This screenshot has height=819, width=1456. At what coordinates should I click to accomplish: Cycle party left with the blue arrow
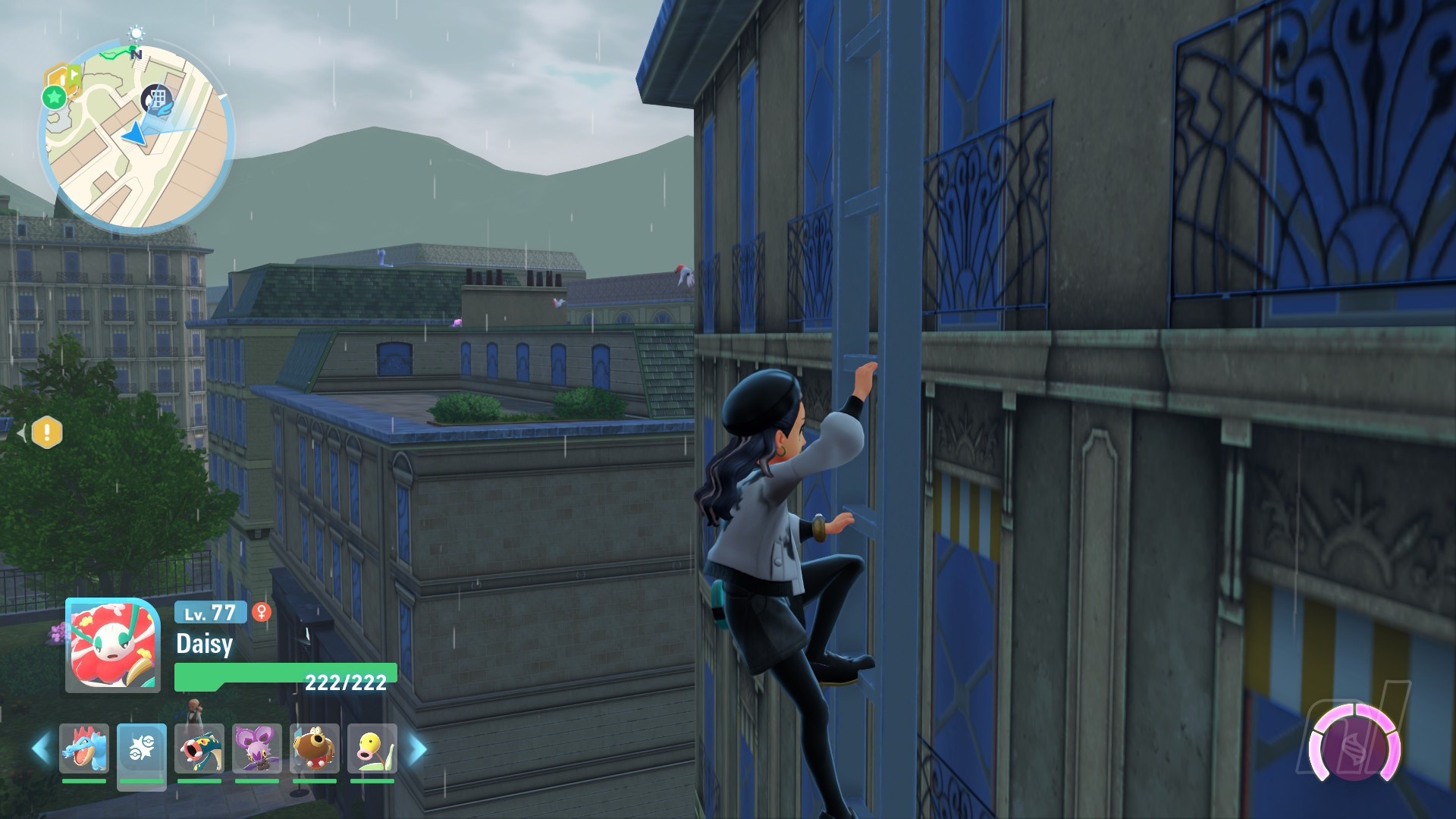pos(41,748)
